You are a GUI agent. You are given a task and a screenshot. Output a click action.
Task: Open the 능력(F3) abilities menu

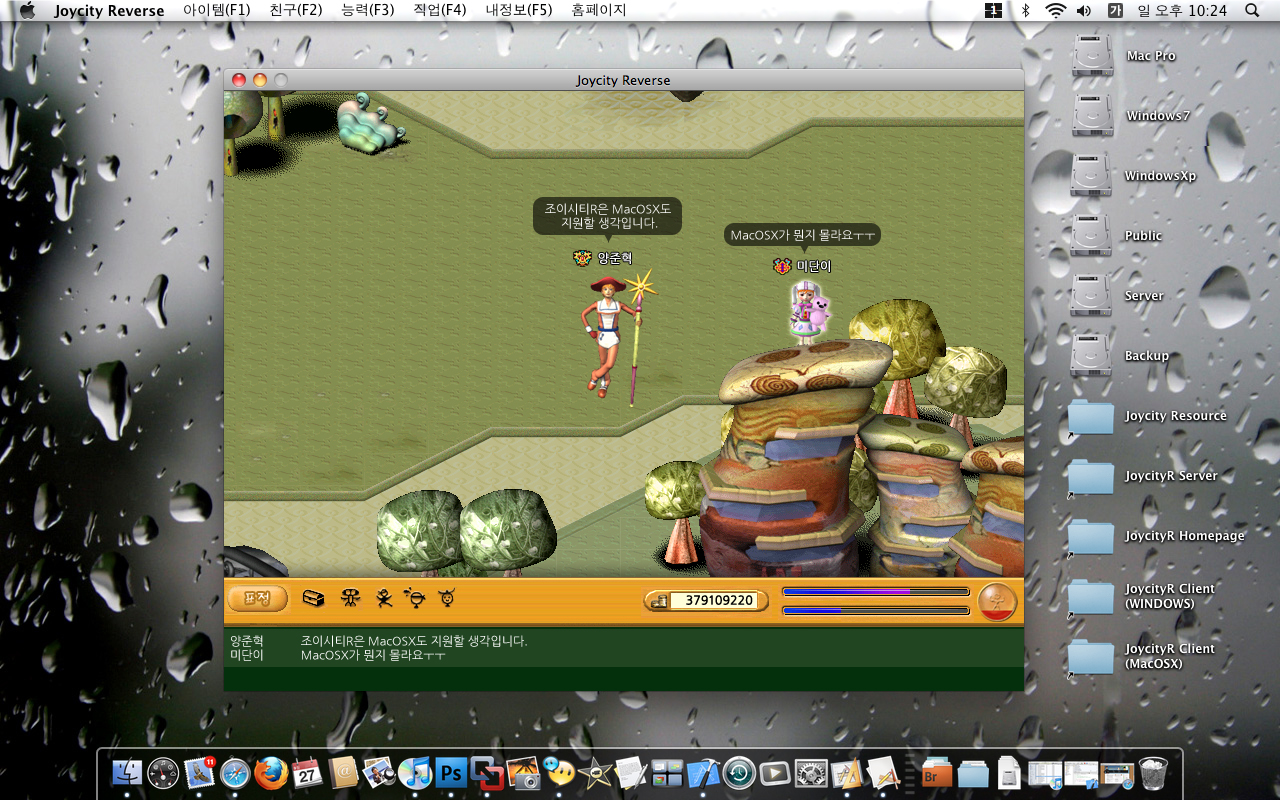[367, 10]
